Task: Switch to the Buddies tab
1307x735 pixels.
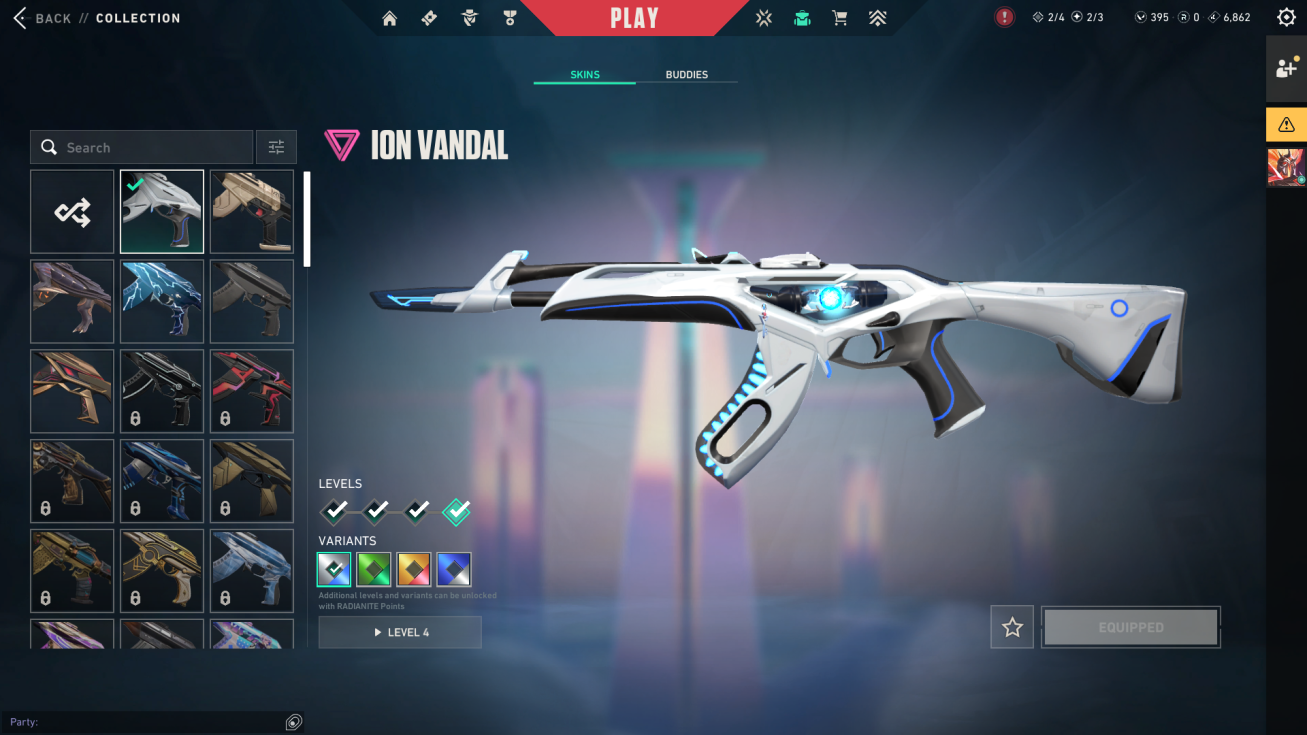Action: [x=686, y=75]
